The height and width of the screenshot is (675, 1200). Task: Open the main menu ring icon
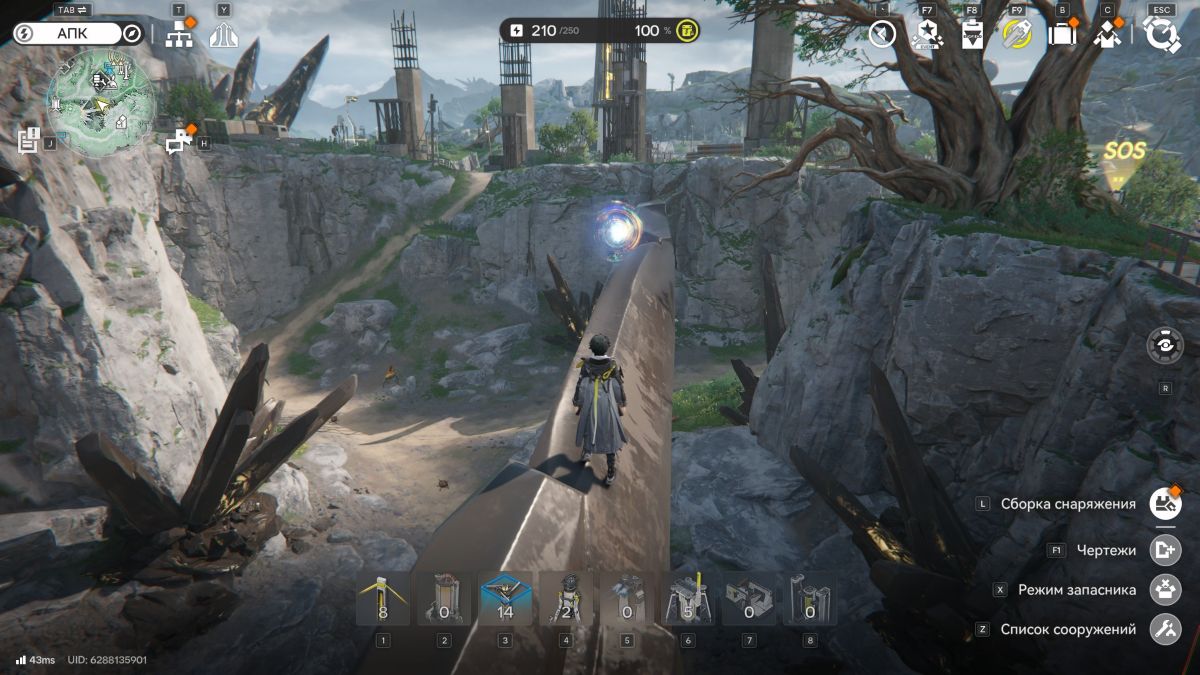coord(1161,34)
